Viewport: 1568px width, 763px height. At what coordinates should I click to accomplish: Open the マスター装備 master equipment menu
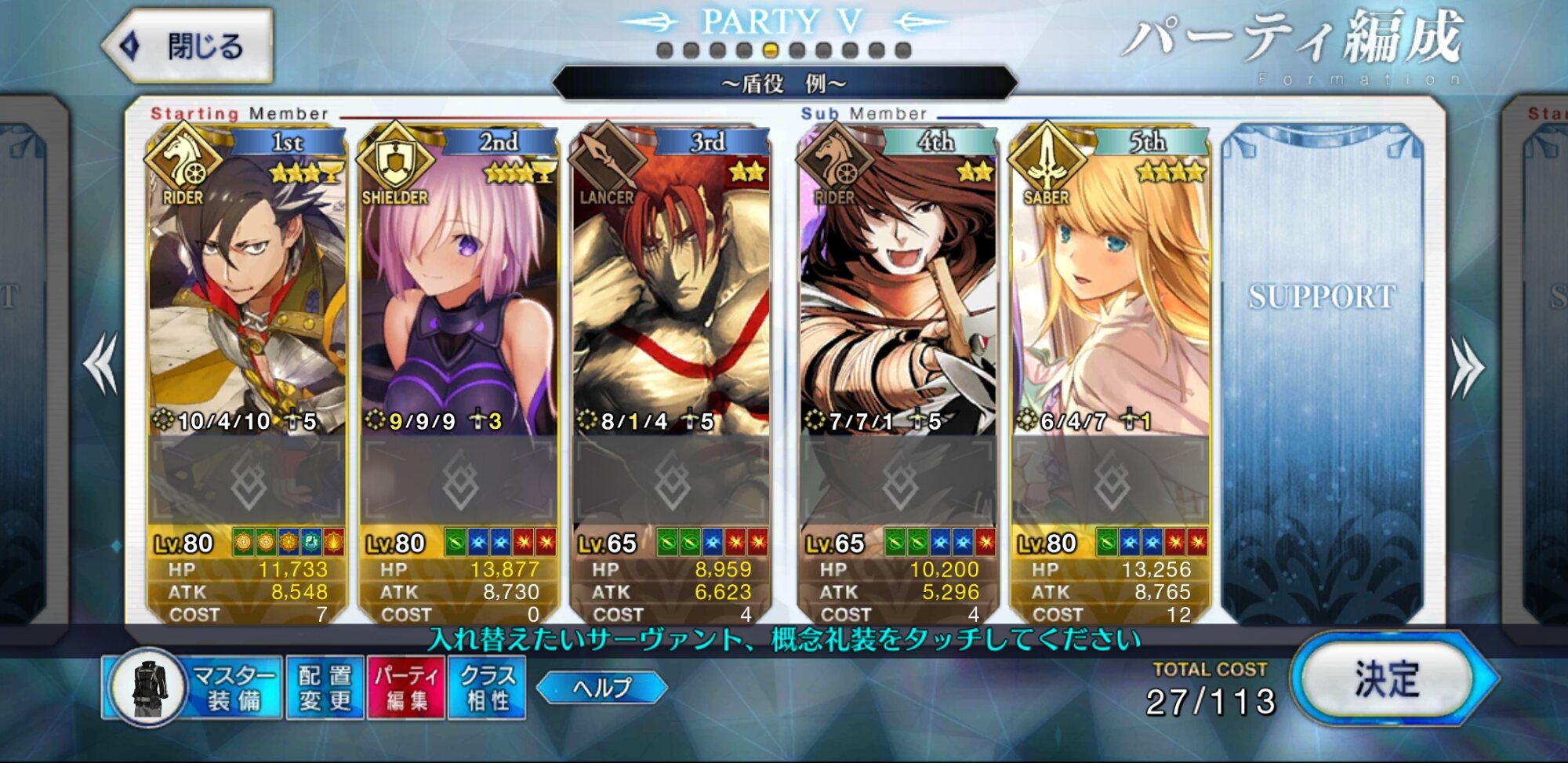point(194,688)
